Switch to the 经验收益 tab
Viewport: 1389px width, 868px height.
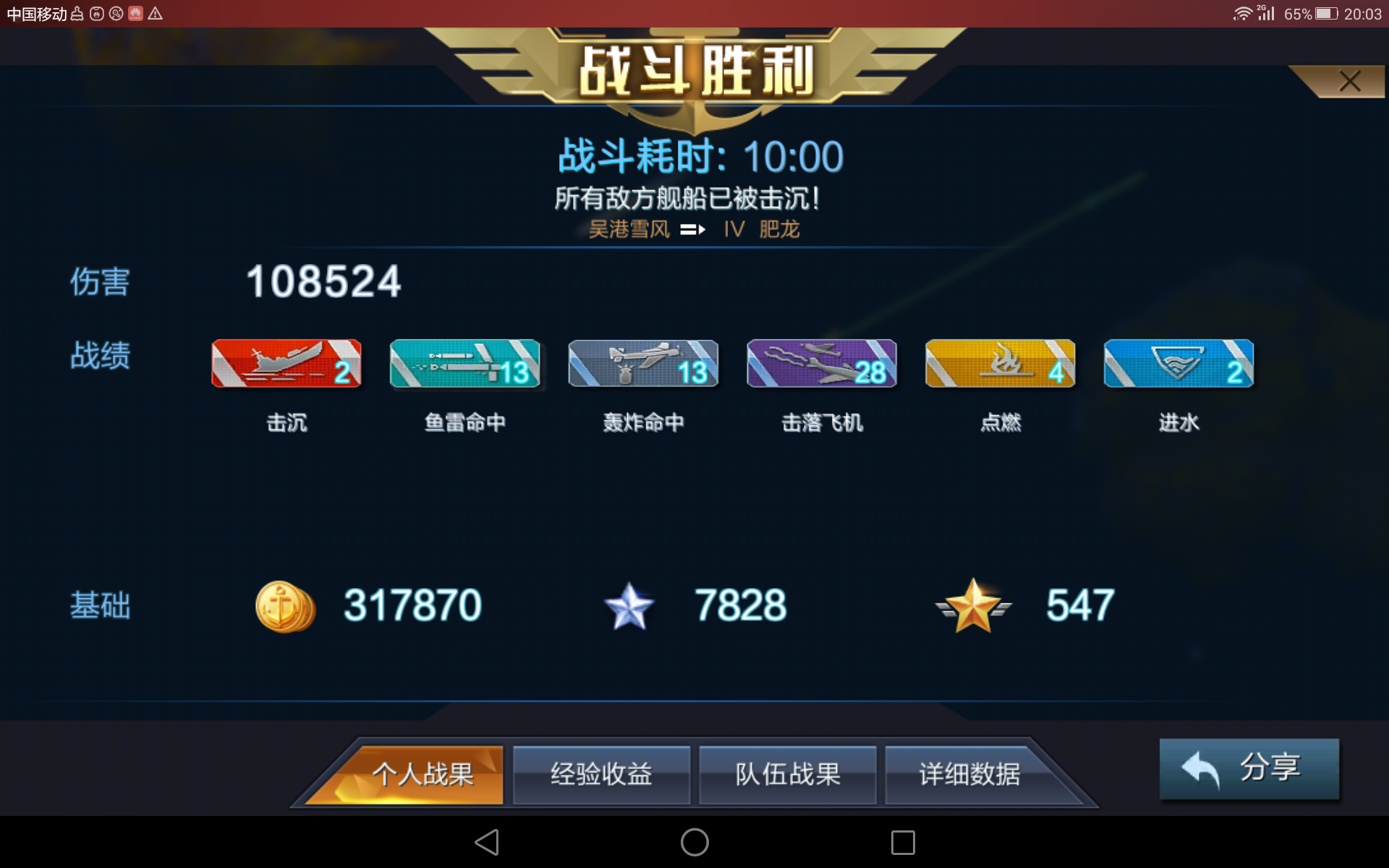[601, 775]
